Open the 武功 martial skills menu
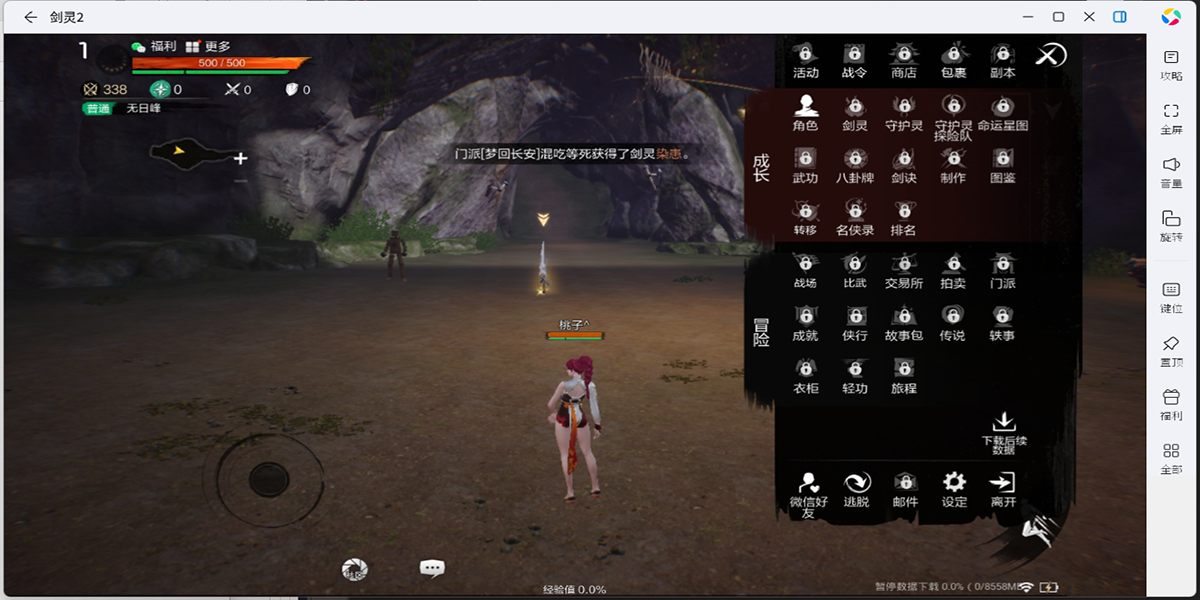This screenshot has width=1200, height=600. (x=805, y=164)
